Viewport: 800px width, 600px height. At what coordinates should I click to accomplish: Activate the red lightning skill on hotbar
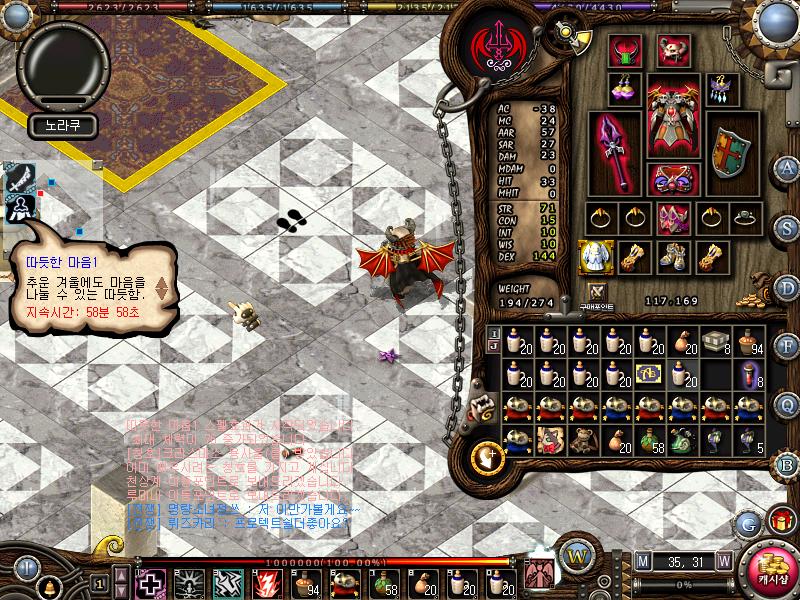267,582
